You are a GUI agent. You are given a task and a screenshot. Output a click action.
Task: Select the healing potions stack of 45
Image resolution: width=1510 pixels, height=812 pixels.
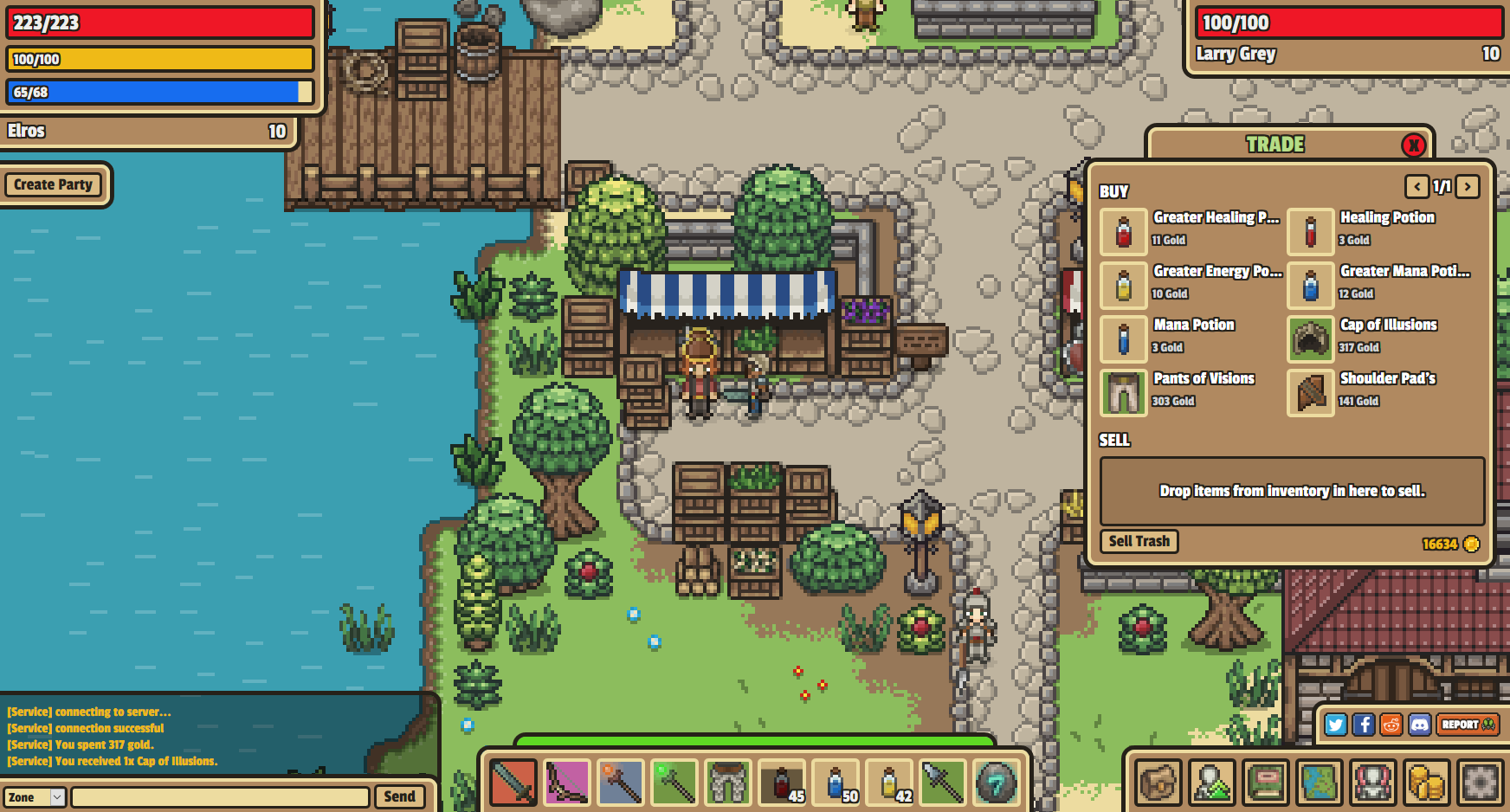point(782,782)
